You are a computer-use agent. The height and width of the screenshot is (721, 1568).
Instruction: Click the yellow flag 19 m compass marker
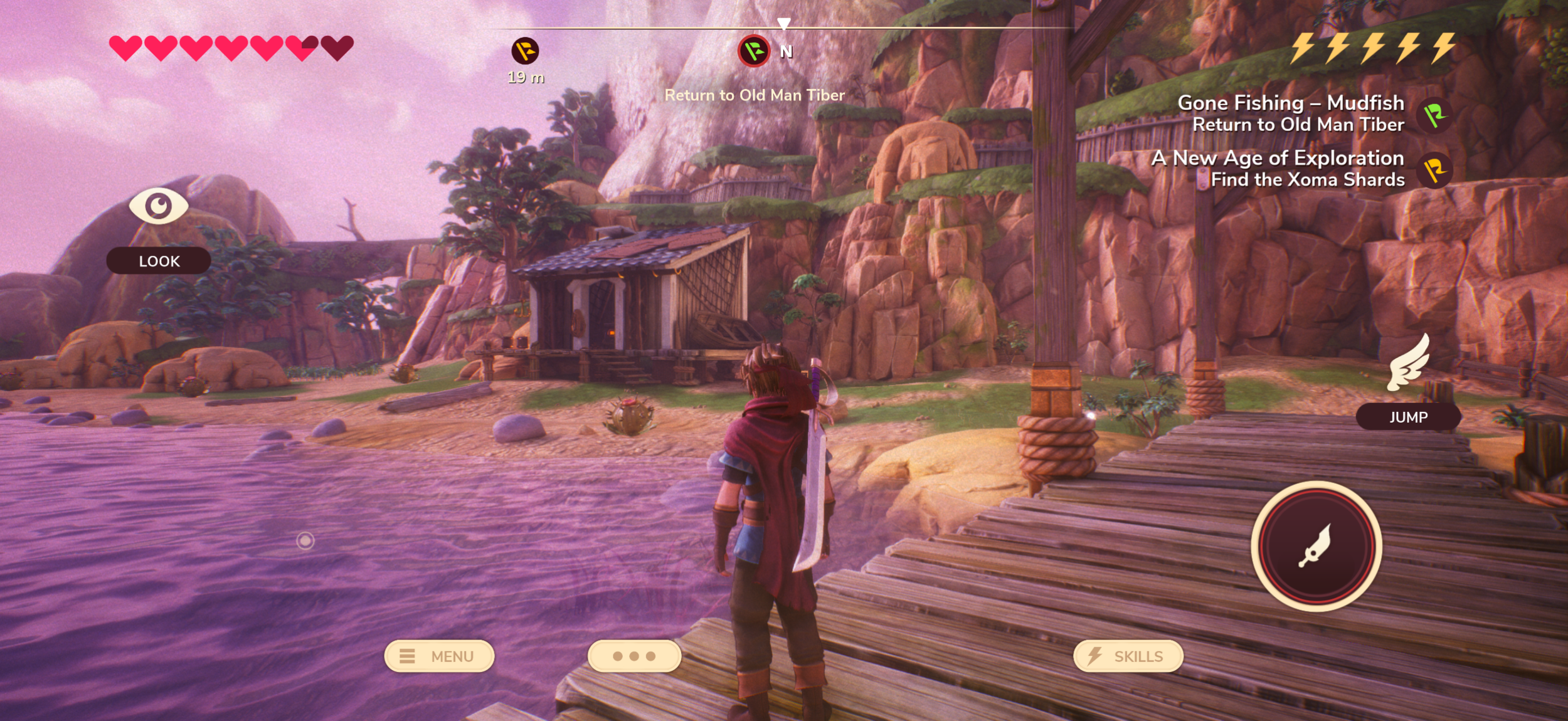click(x=525, y=51)
